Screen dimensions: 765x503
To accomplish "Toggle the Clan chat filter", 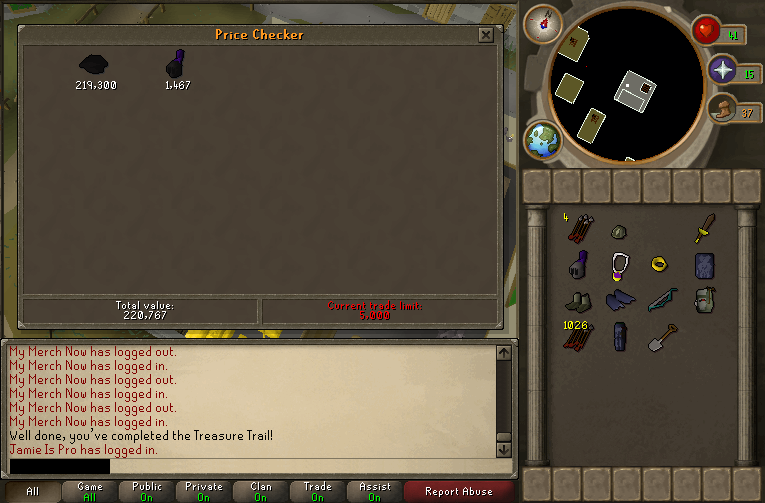I will click(x=261, y=491).
